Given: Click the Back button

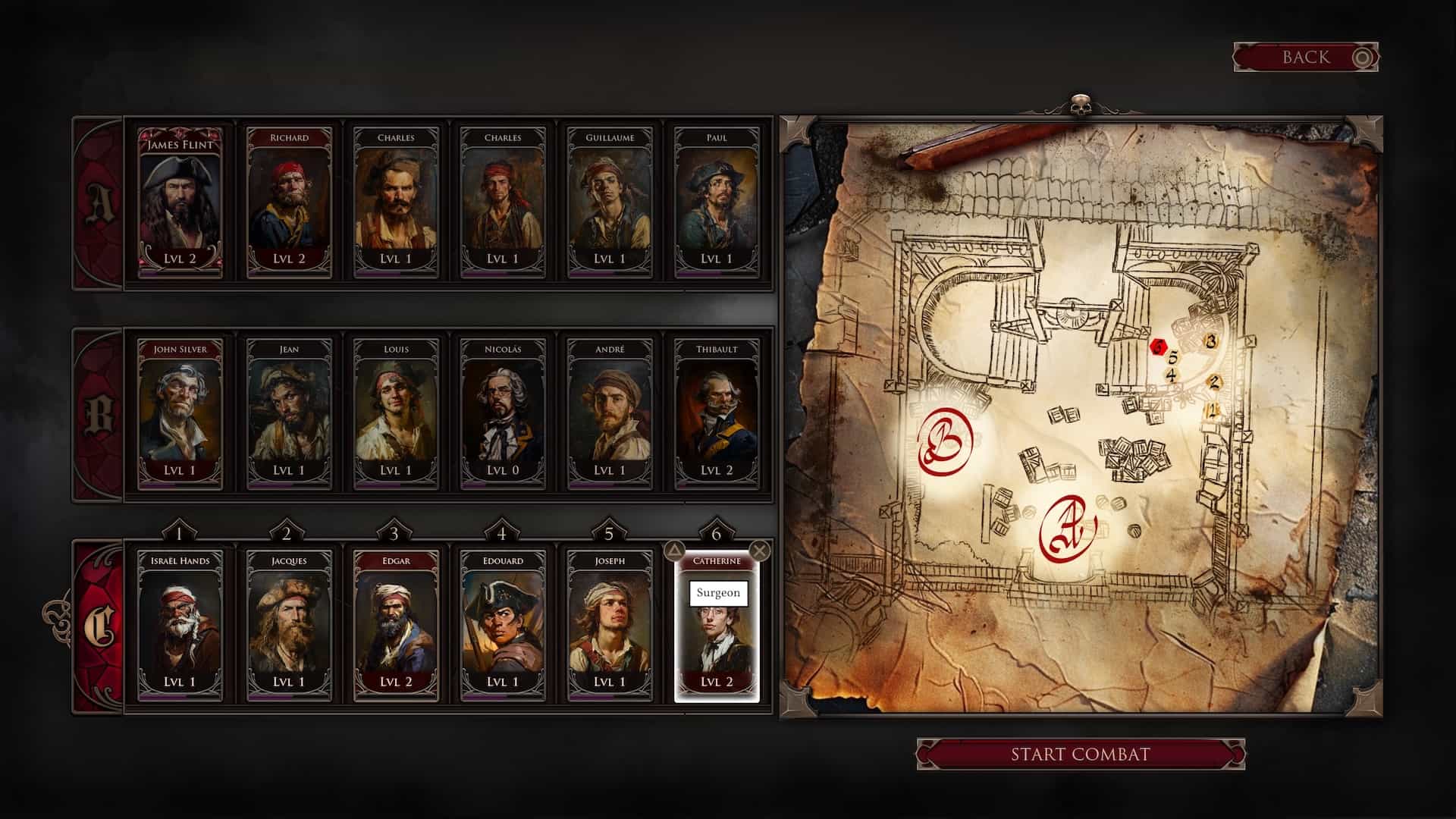Looking at the screenshot, I should pyautogui.click(x=1305, y=58).
